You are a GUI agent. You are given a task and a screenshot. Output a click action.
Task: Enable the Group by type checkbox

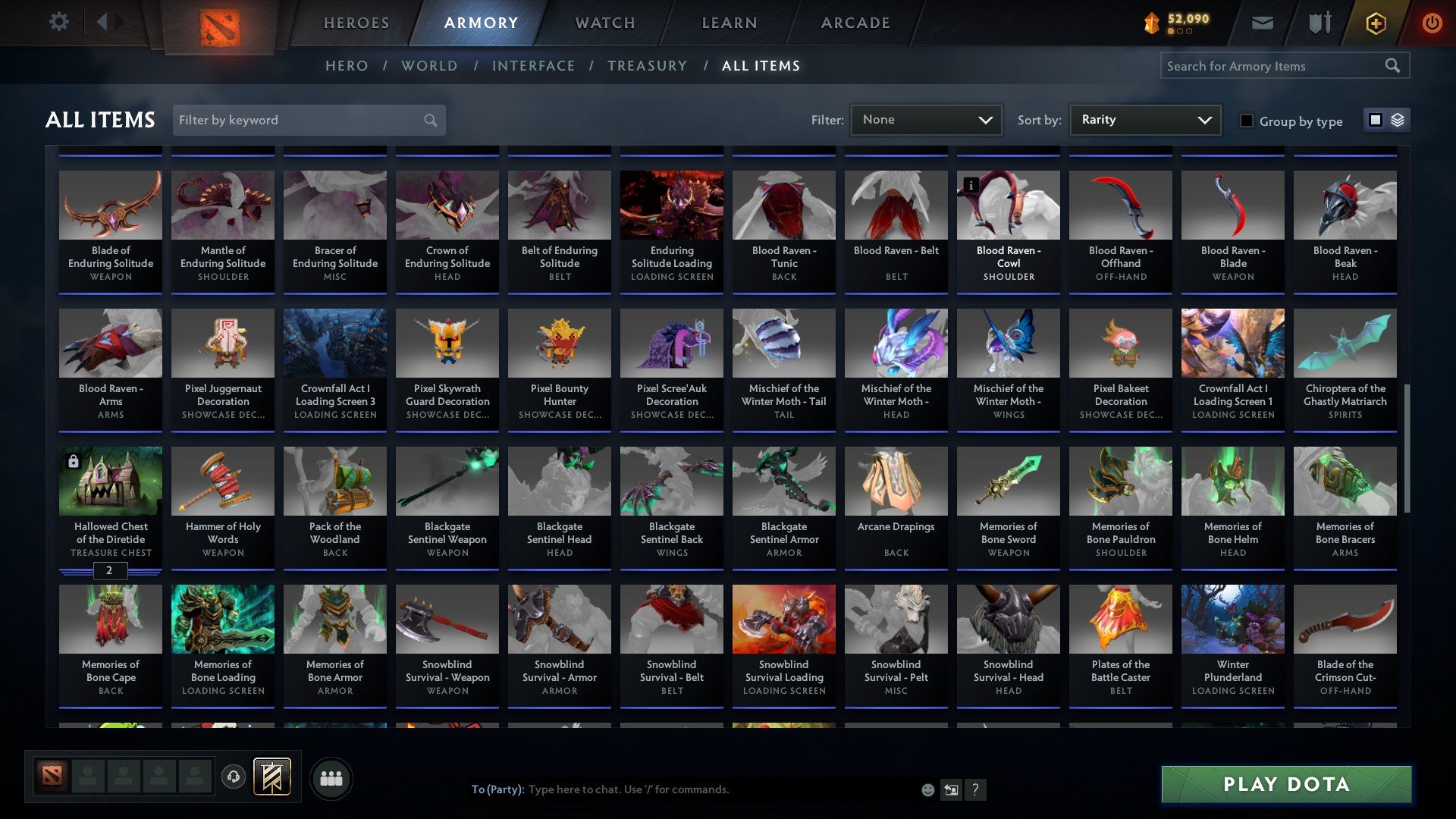pos(1247,121)
